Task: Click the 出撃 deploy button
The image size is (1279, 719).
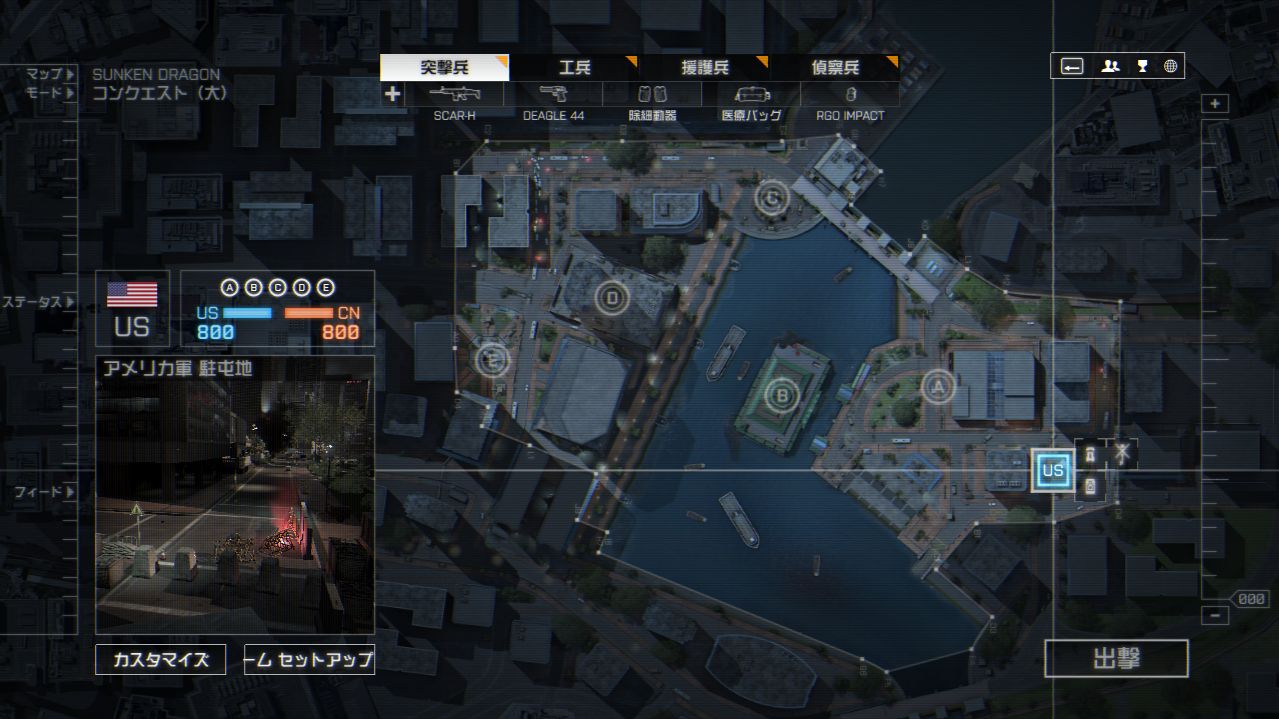Action: point(1116,659)
